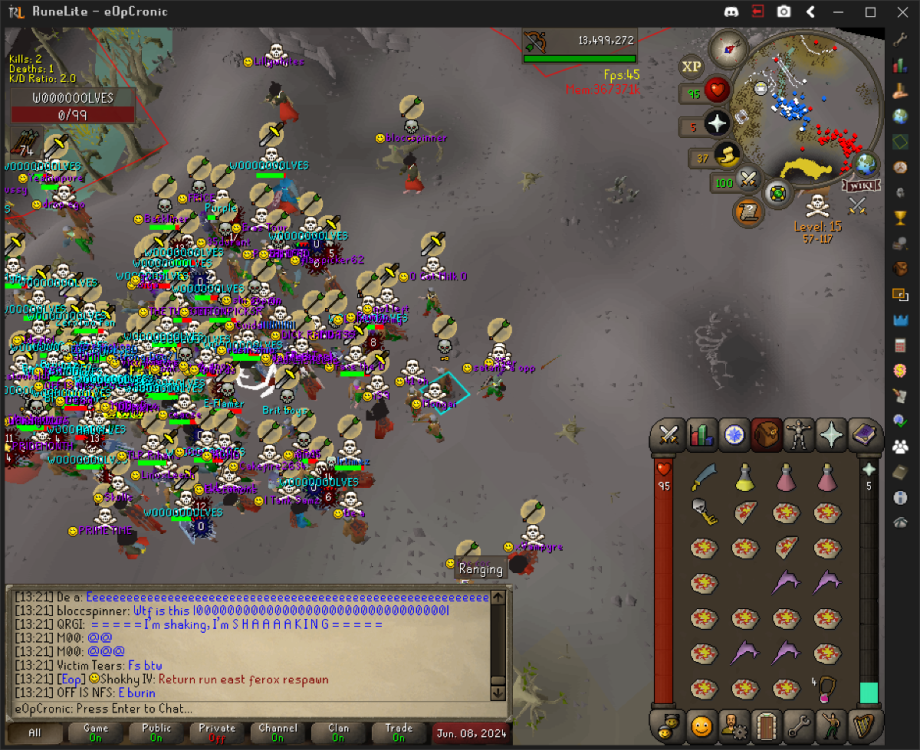Switch to the Skills tab
Viewport: 920px width, 750px height.
[x=702, y=434]
